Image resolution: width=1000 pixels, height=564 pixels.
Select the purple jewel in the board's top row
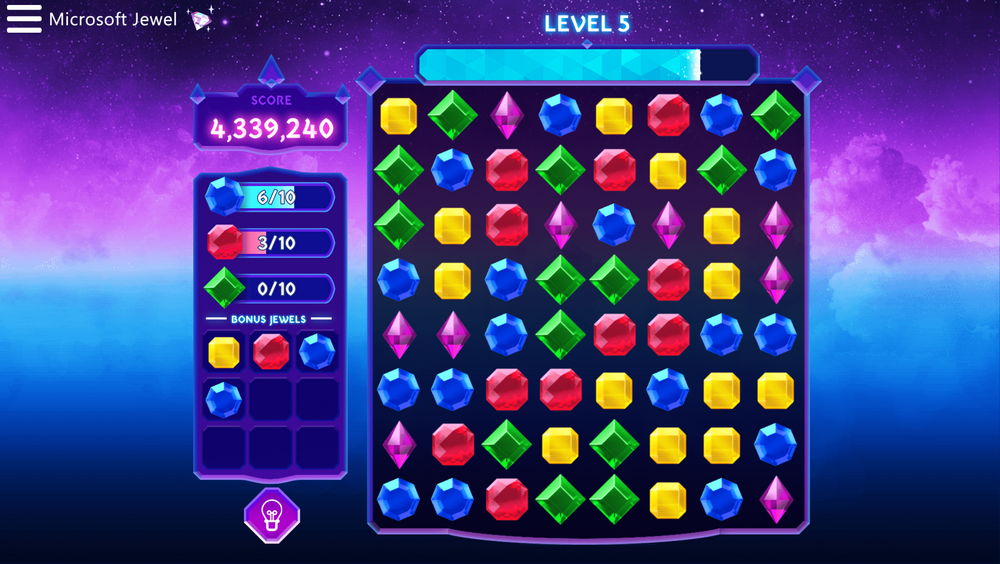tap(506, 115)
